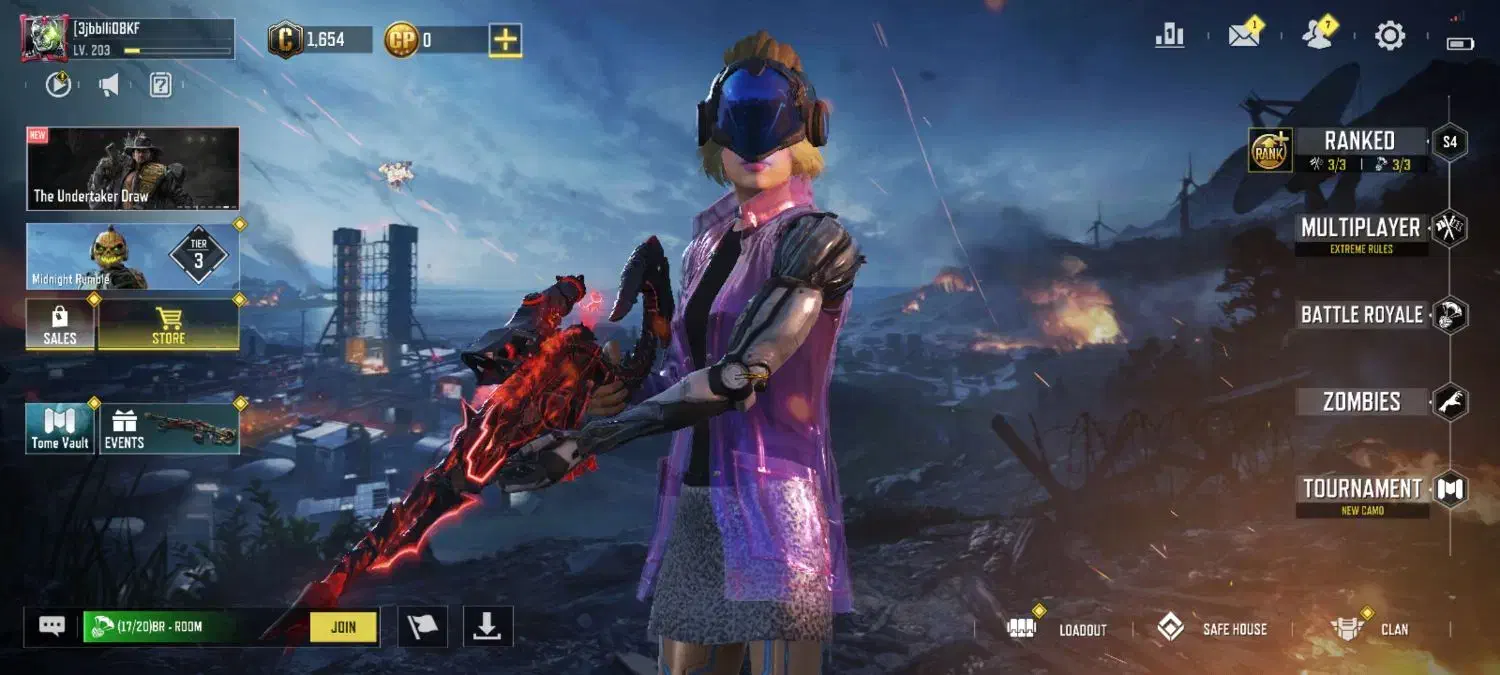Open the mail inbox envelope

click(x=1243, y=36)
